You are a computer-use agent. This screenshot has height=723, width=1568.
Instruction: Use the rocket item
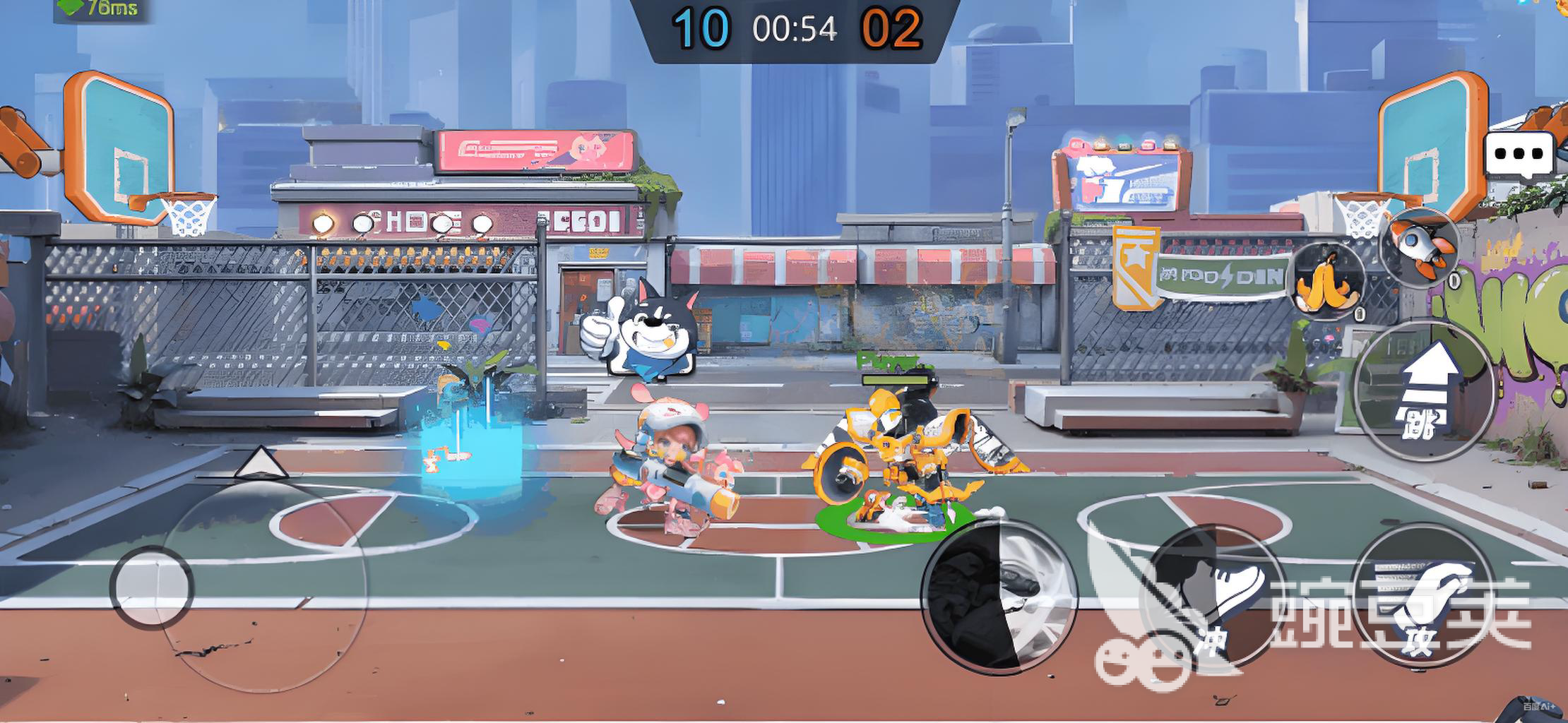pos(1422,246)
